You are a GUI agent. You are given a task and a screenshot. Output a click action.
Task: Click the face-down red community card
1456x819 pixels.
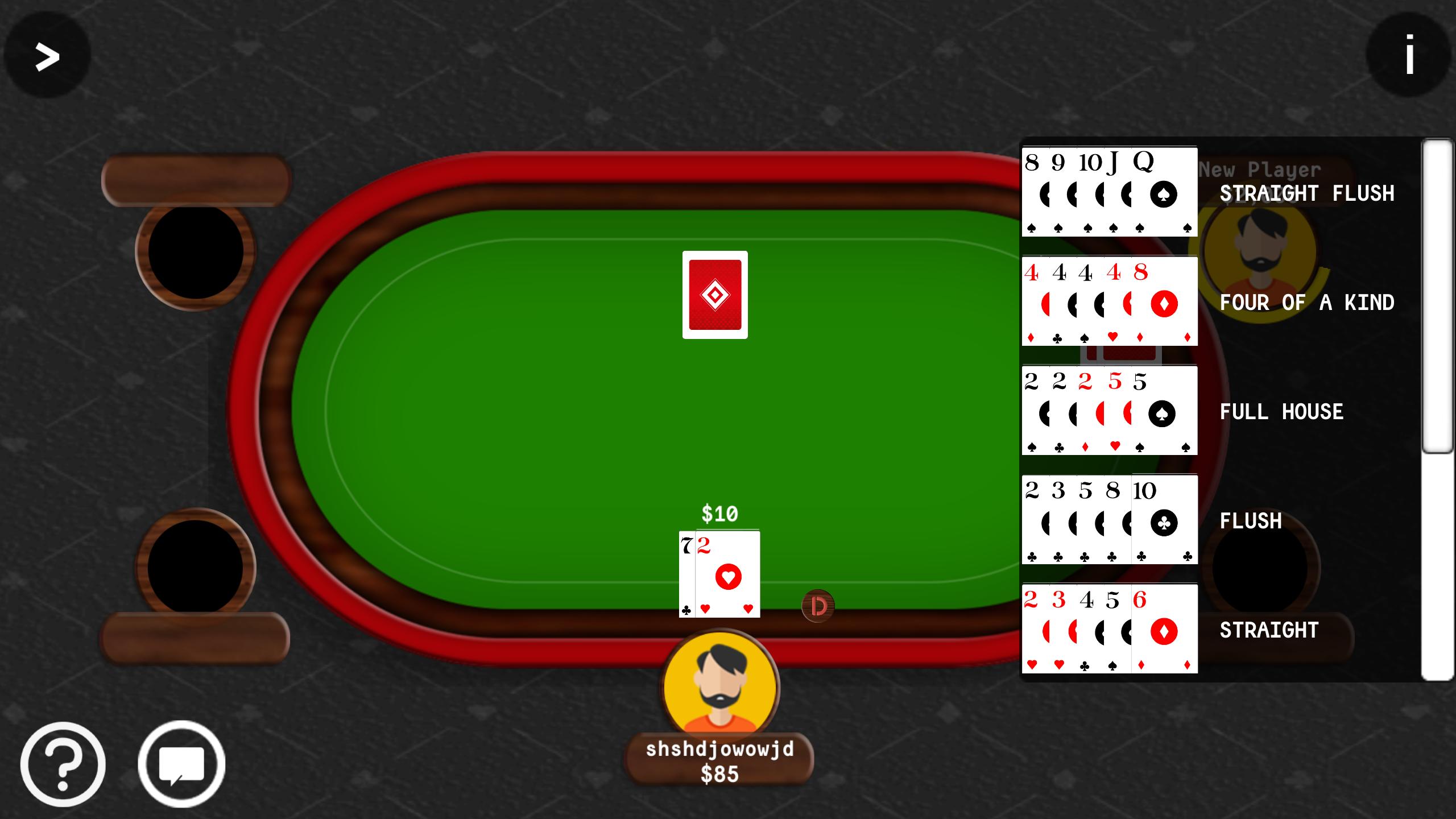(x=715, y=295)
